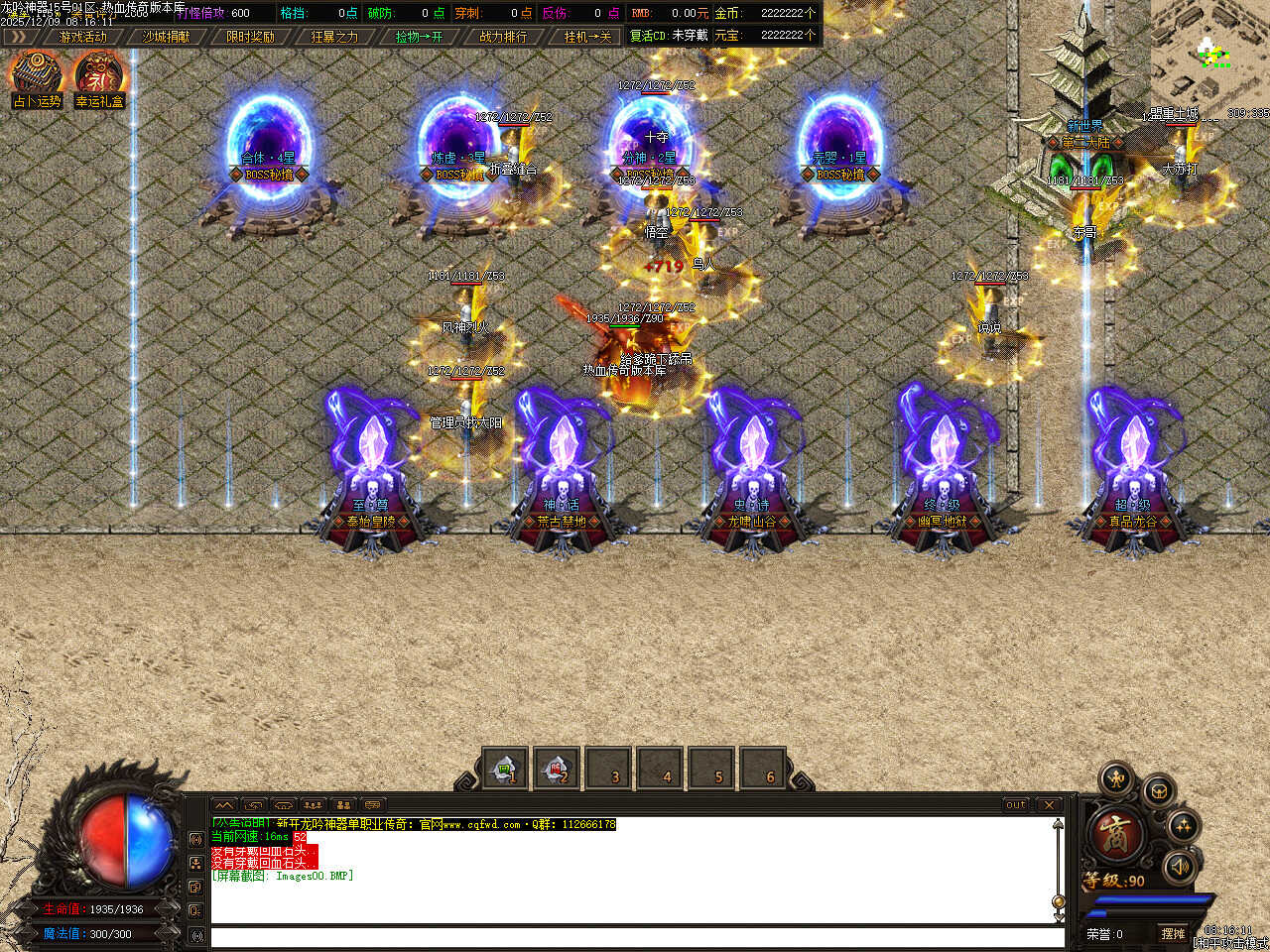Use the item in hotbar slot 1
This screenshot has width=1270, height=952.
[505, 769]
